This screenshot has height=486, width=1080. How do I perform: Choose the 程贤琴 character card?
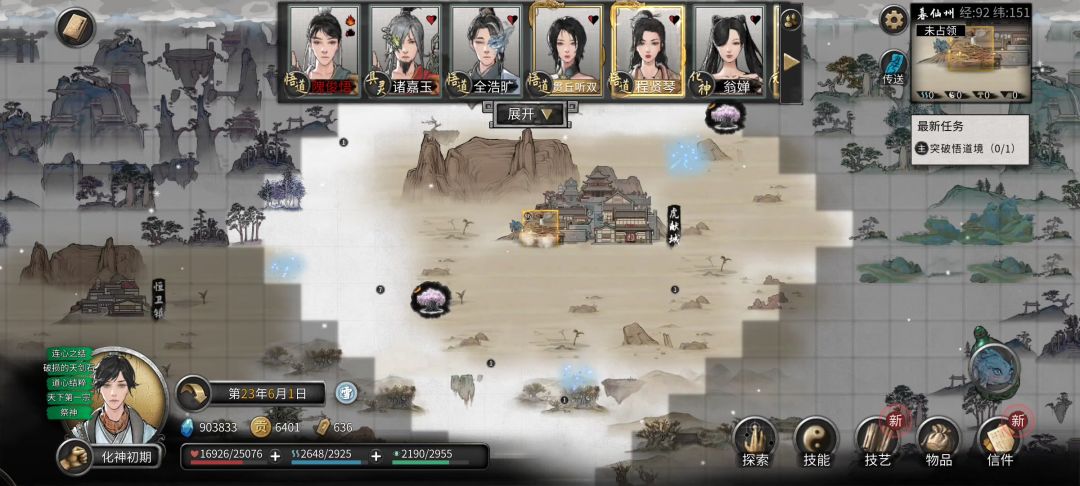(648, 48)
